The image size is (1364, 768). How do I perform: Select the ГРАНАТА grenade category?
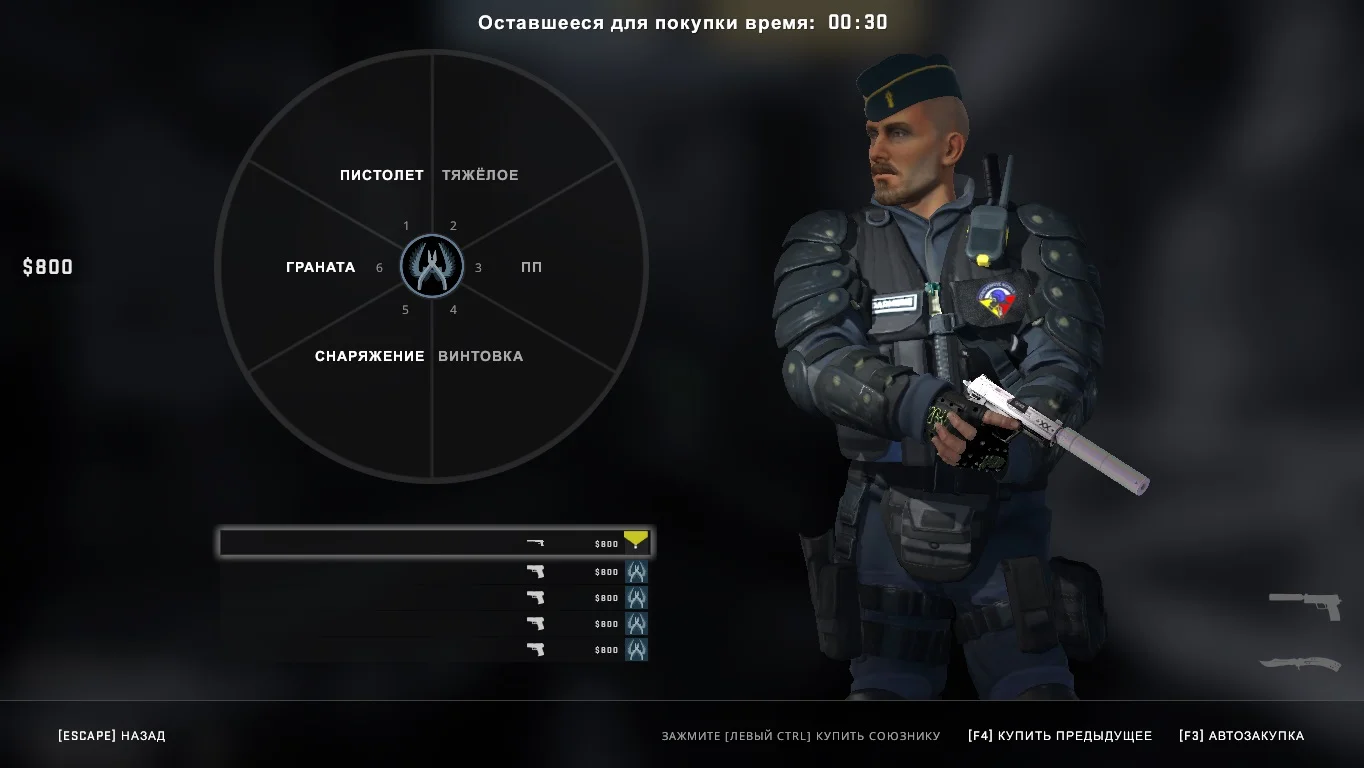pos(320,267)
